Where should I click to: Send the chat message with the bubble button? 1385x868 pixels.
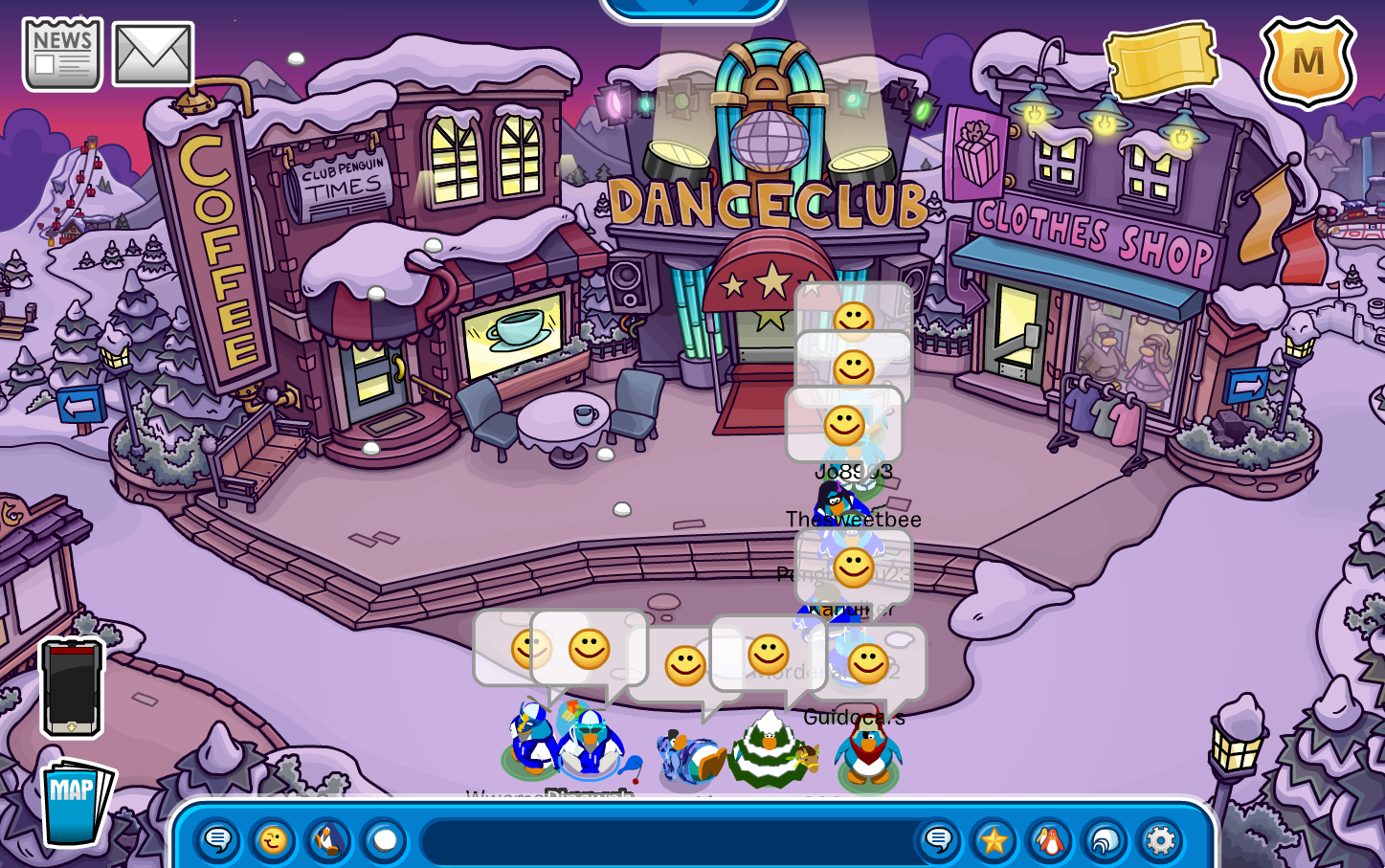point(938,841)
